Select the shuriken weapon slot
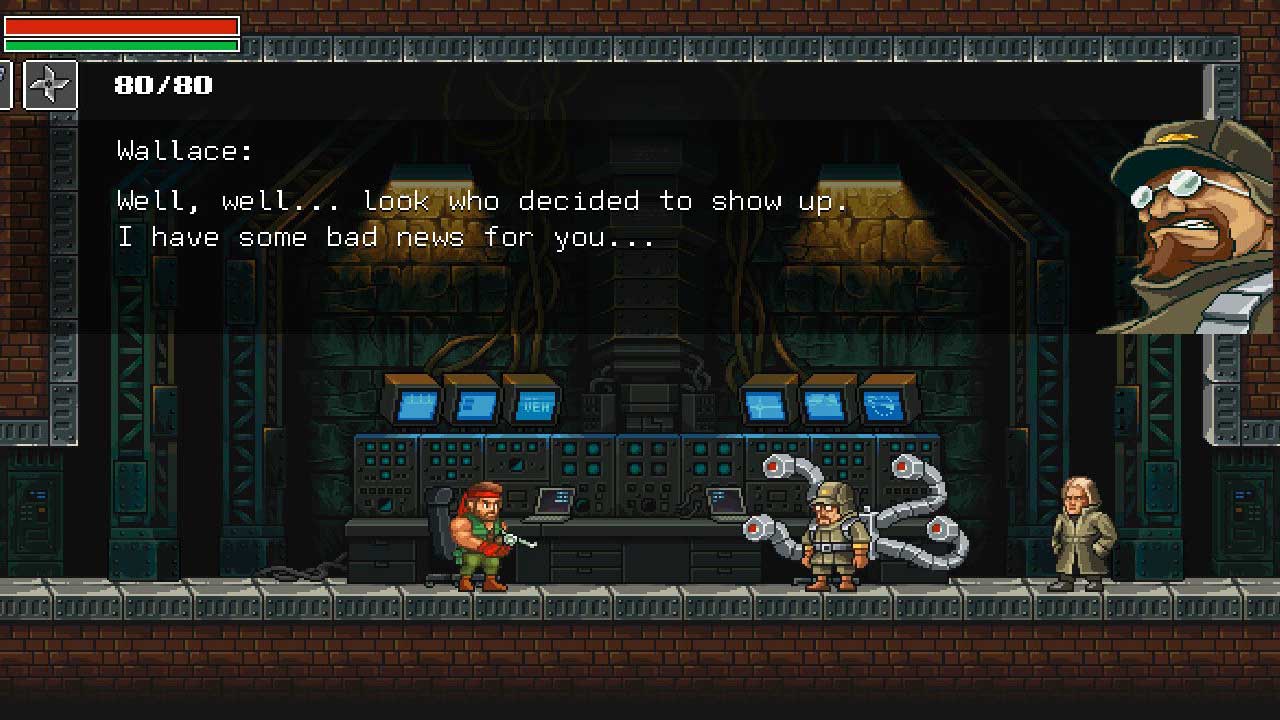 pos(50,84)
